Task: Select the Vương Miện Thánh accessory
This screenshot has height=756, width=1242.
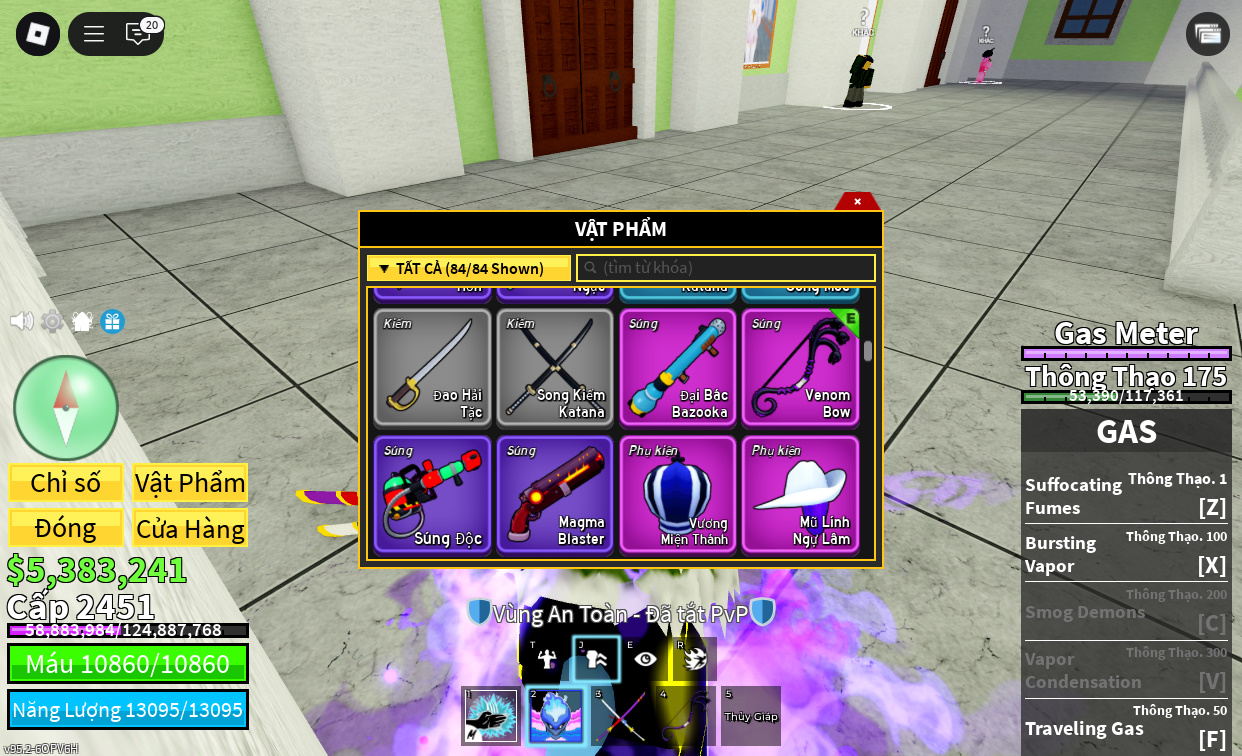Action: coord(678,495)
